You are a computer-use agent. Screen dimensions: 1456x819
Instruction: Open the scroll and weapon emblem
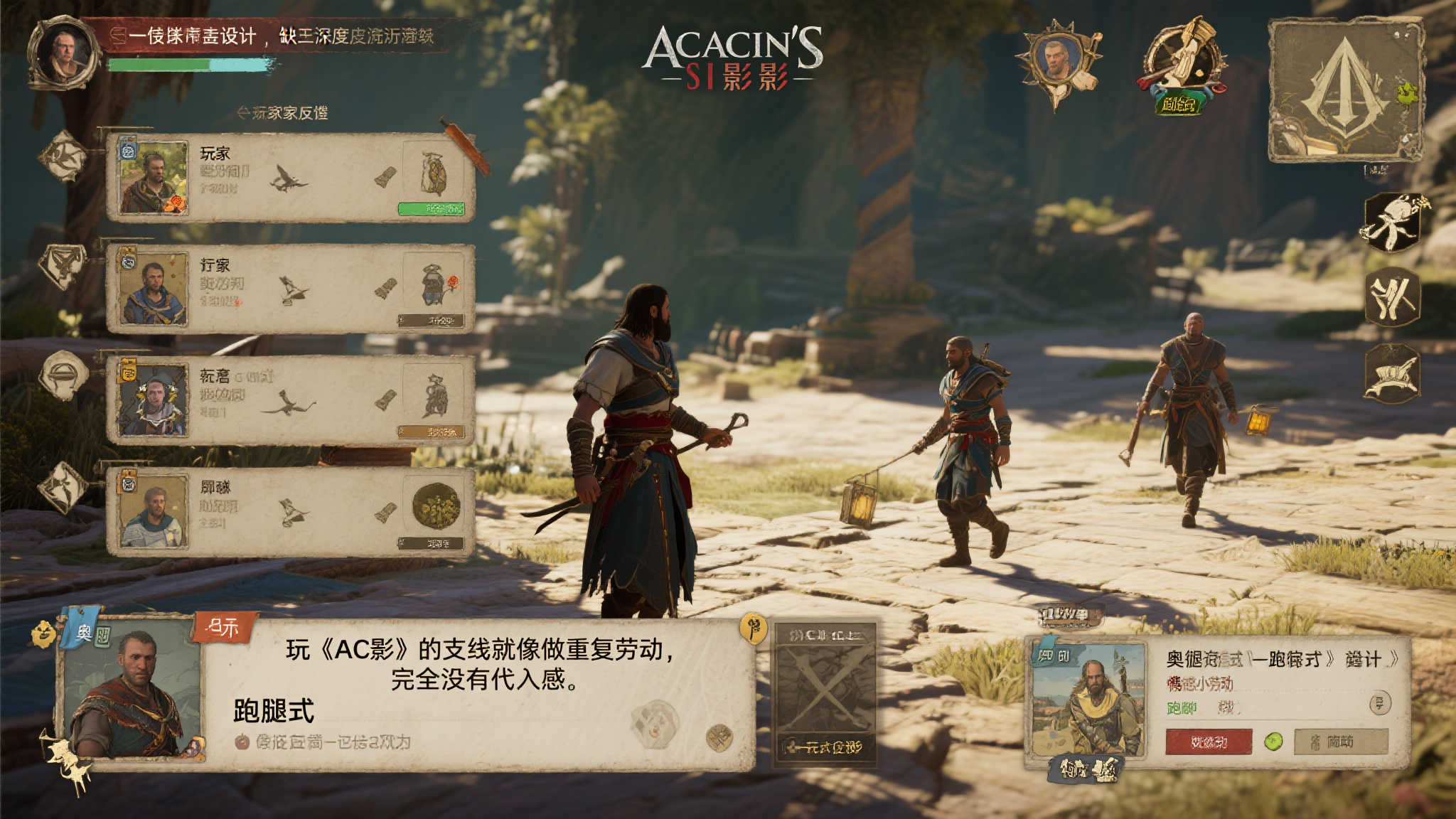[1183, 64]
